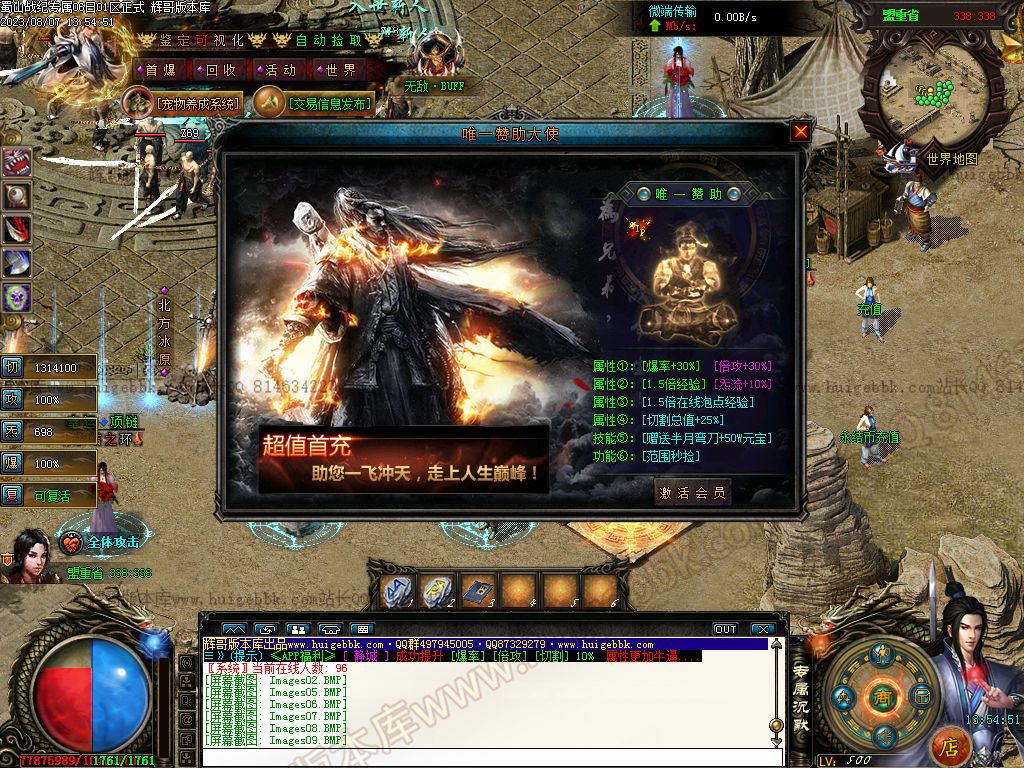The width and height of the screenshot is (1024, 768).
Task: Open the character icon atop the dial
Action: (x=881, y=655)
